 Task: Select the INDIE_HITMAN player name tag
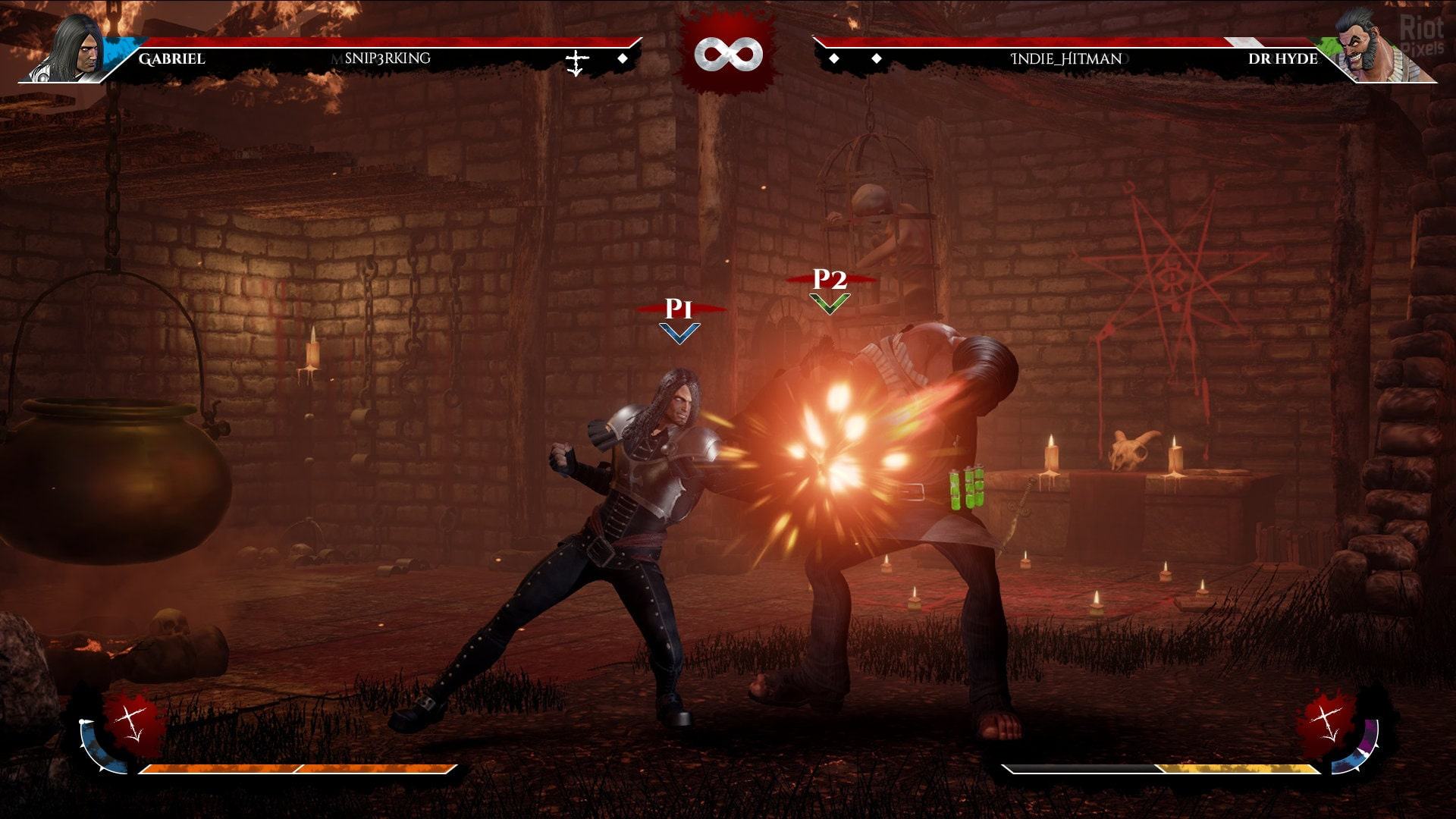[x=1066, y=58]
